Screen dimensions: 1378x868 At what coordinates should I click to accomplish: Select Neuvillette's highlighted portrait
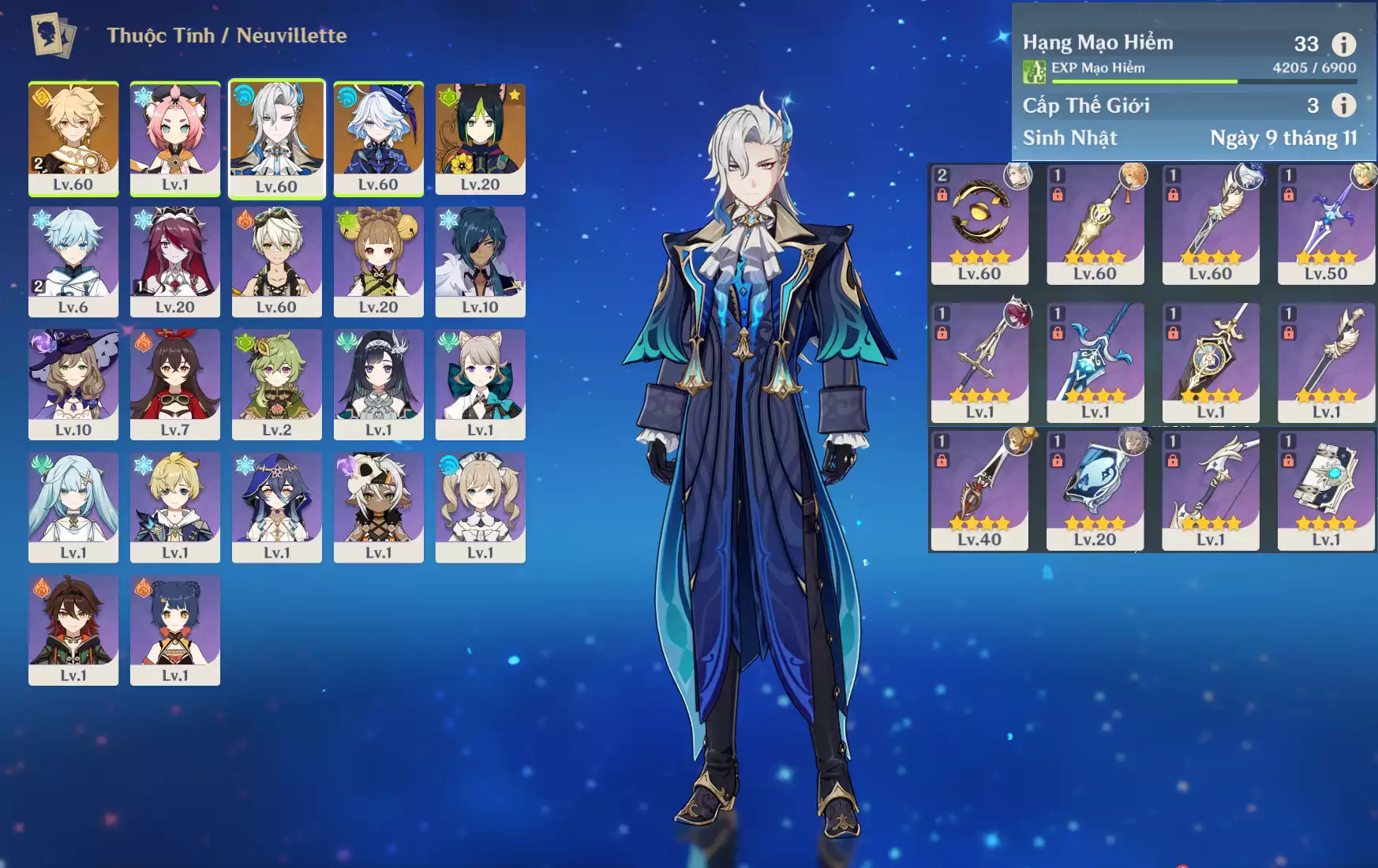tap(276, 138)
